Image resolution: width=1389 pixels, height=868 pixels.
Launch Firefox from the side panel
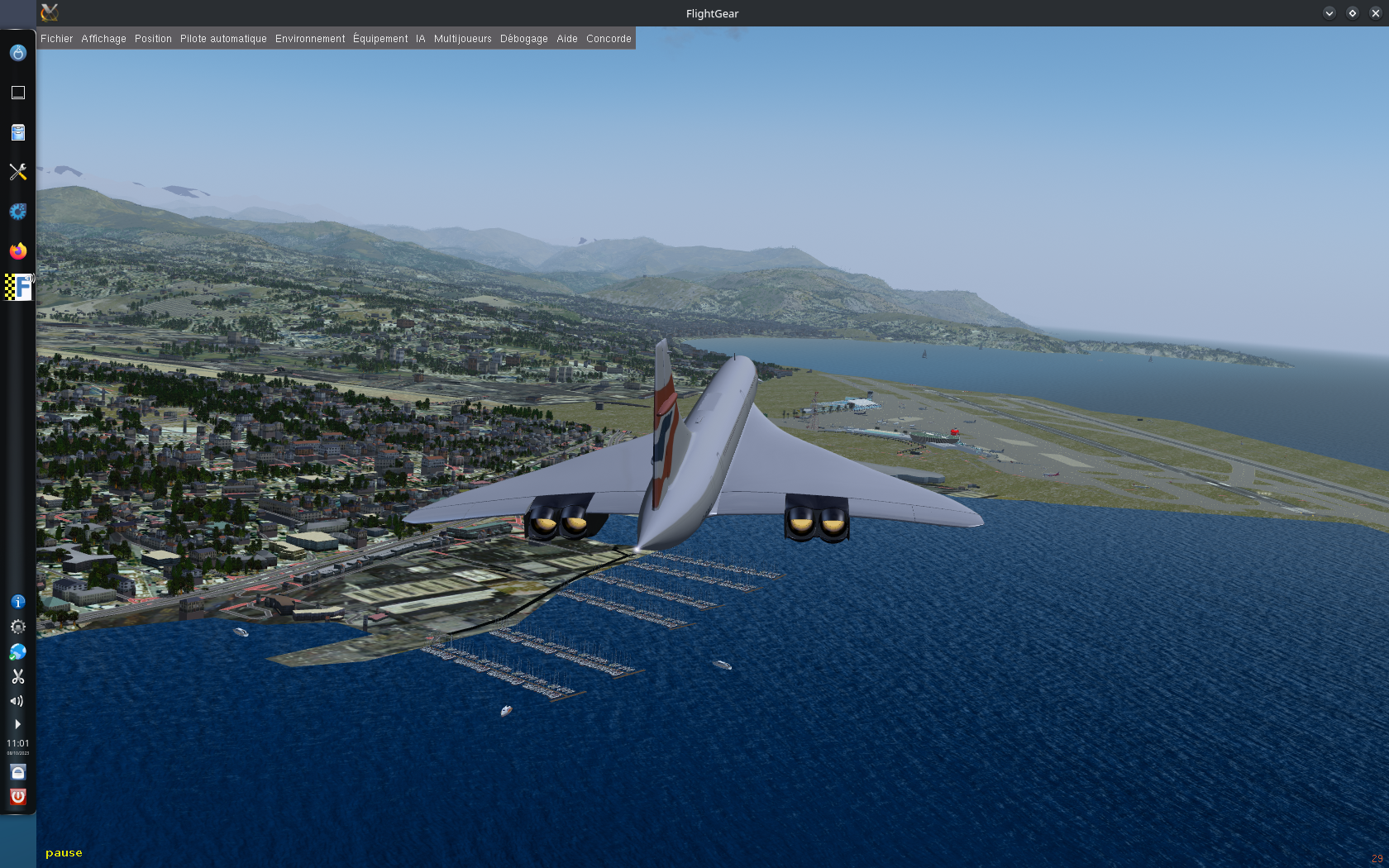click(18, 251)
